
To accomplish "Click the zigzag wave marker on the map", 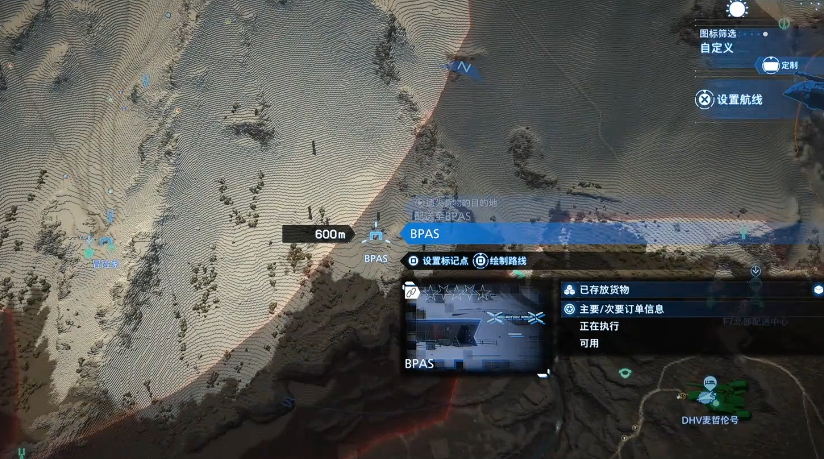I will pos(463,67).
